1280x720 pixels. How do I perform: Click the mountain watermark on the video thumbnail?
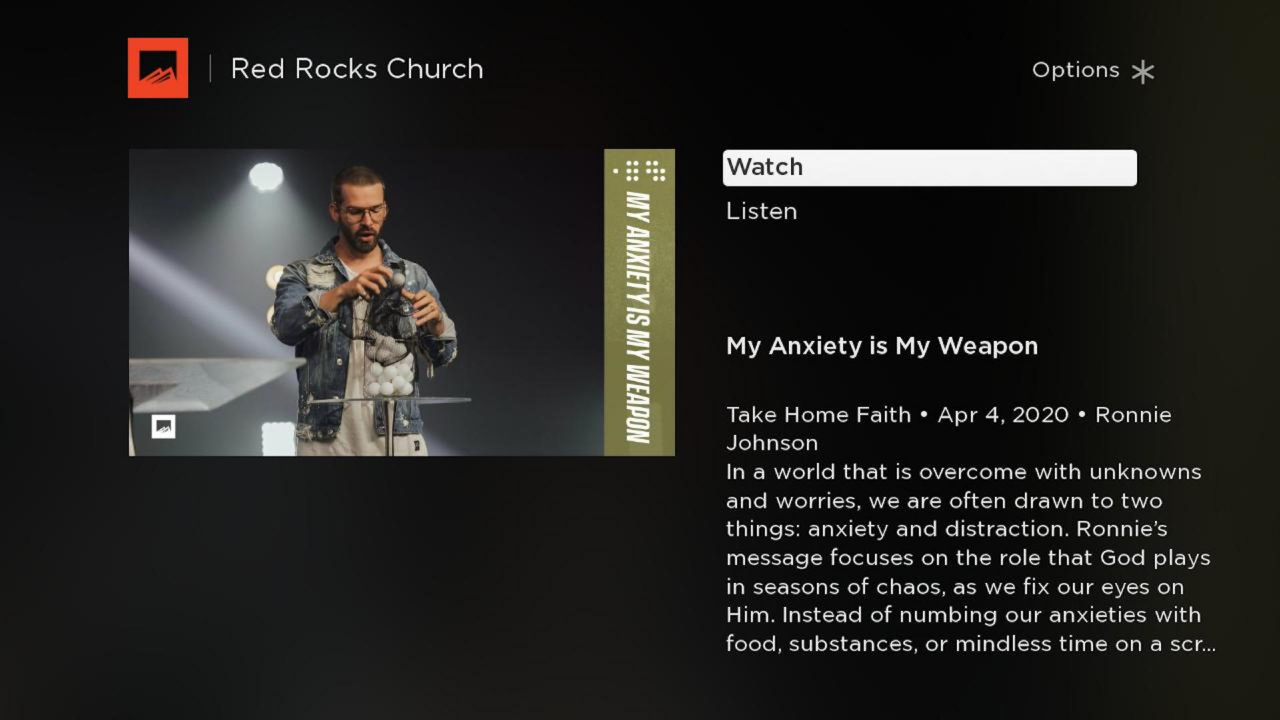pos(162,426)
